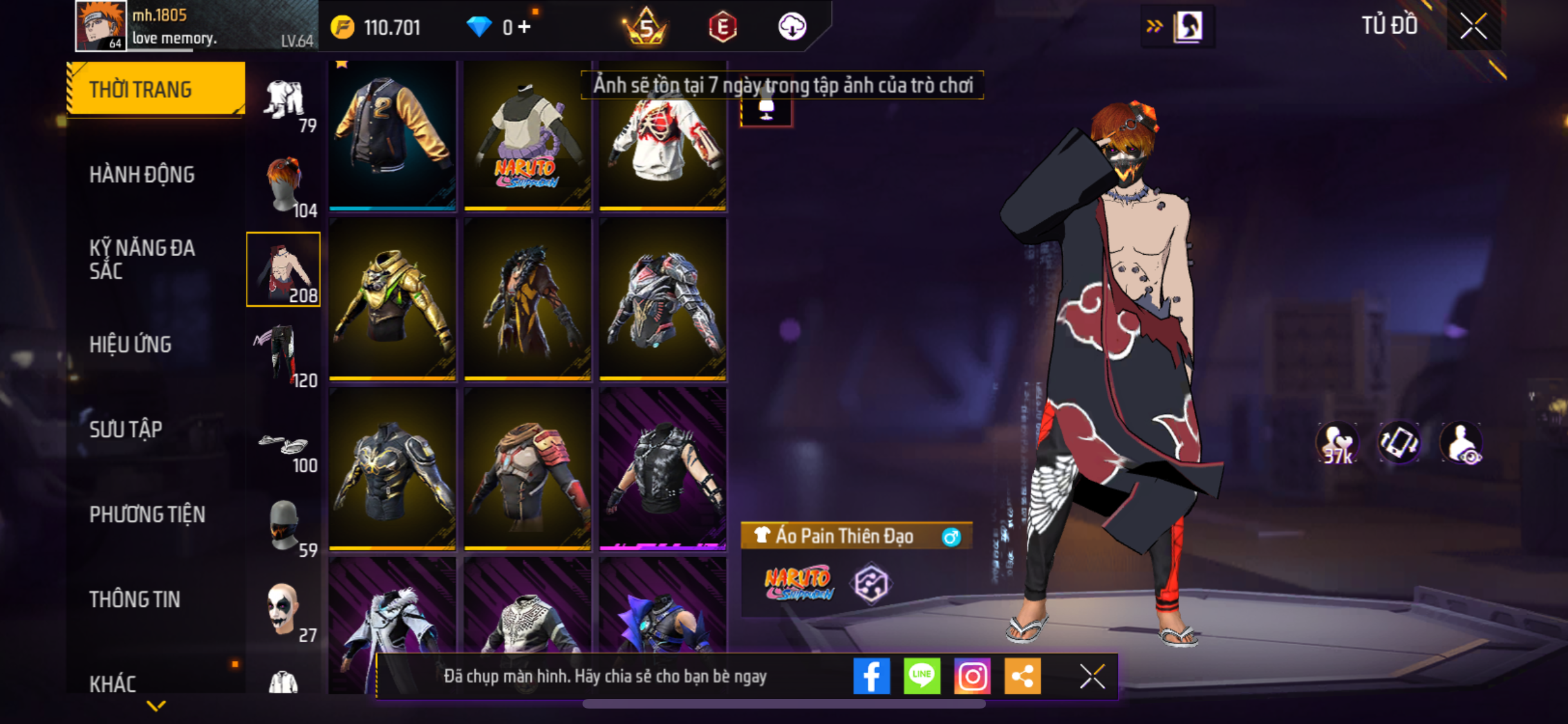Switch to the Sưu Tập tab
This screenshot has width=1568, height=724.
pos(126,429)
